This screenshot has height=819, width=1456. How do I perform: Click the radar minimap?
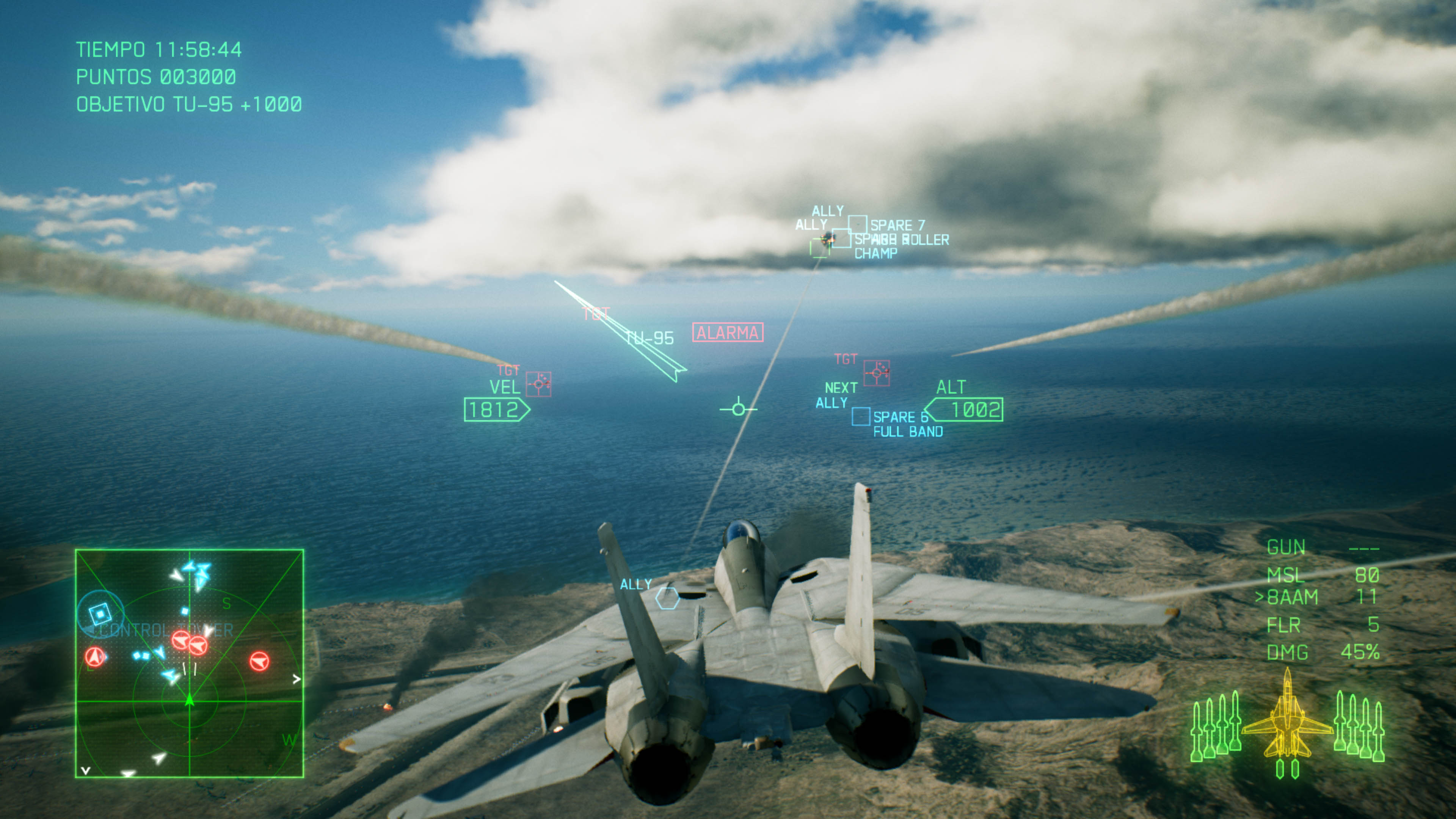[189, 663]
